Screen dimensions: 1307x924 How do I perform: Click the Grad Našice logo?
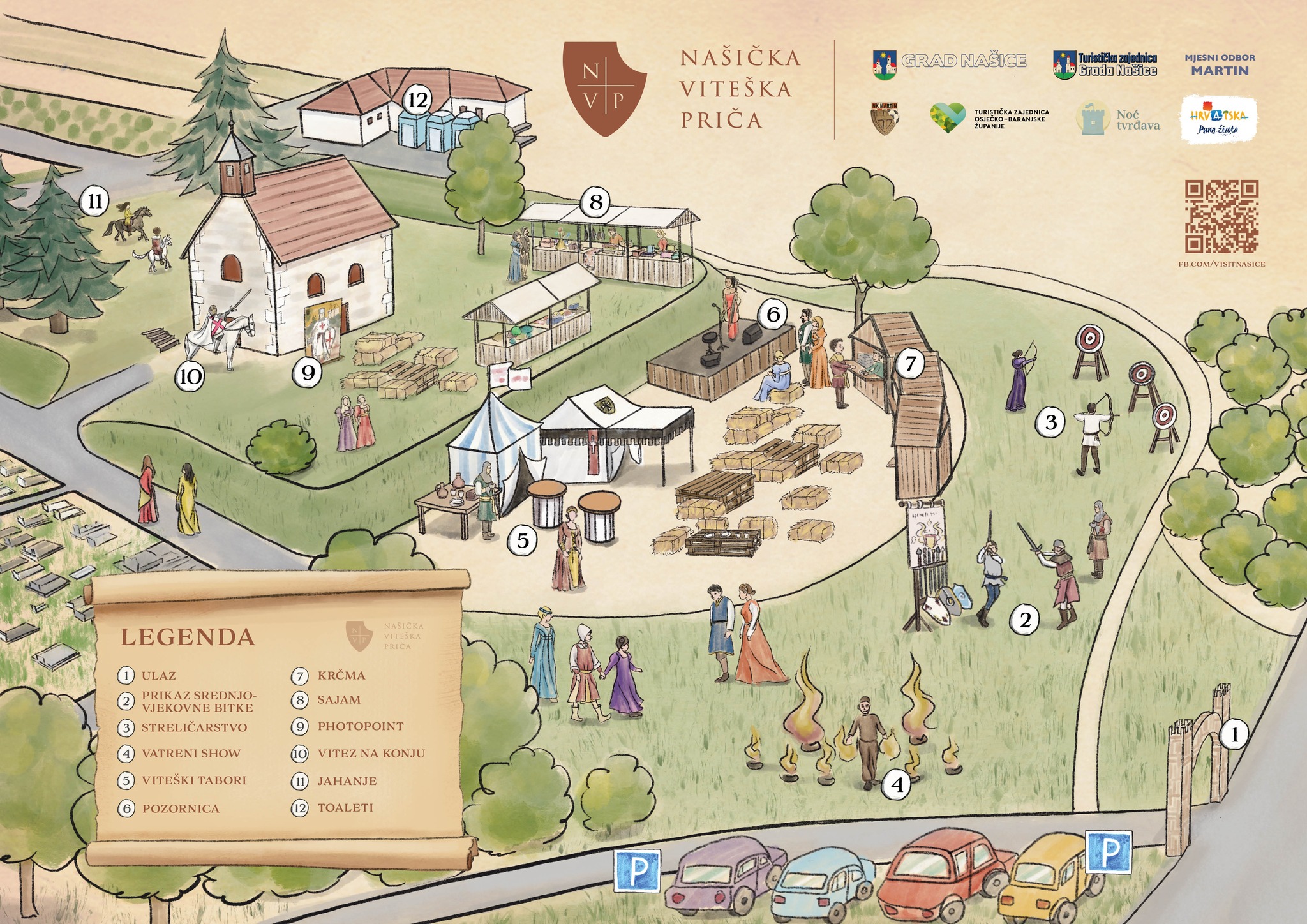click(949, 61)
